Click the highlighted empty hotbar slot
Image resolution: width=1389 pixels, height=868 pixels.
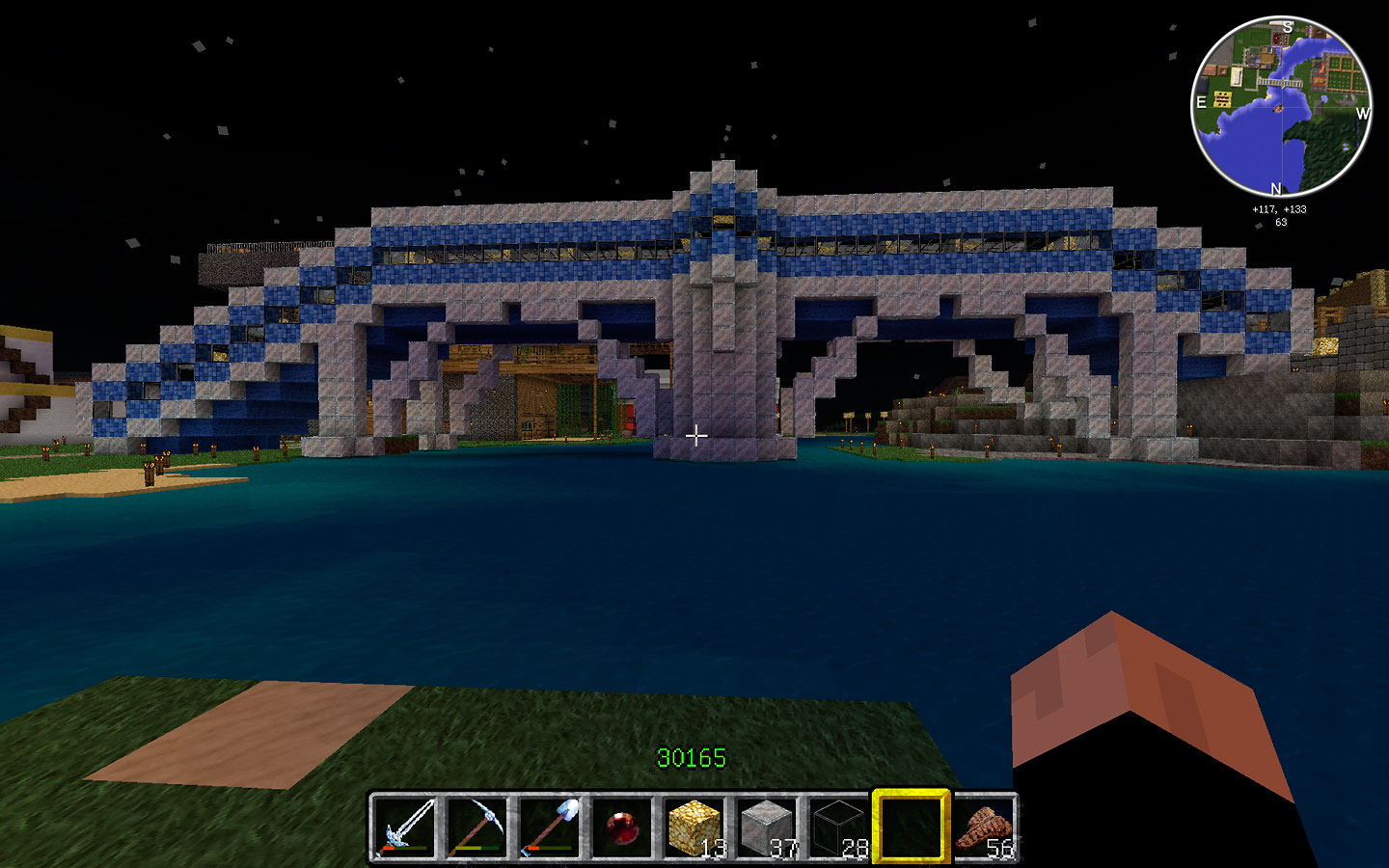coord(912,827)
